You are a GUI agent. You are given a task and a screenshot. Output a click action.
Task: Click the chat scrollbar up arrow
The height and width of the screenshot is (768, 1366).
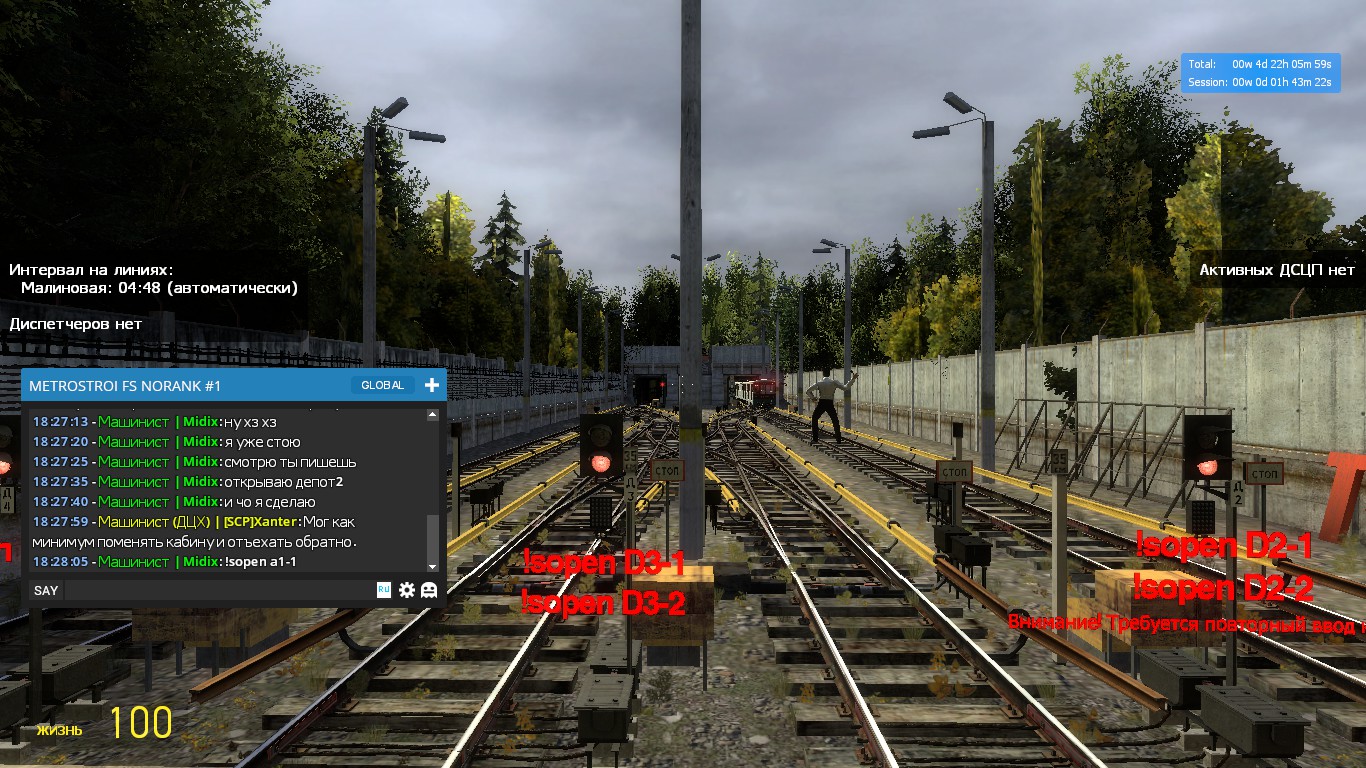tap(433, 414)
